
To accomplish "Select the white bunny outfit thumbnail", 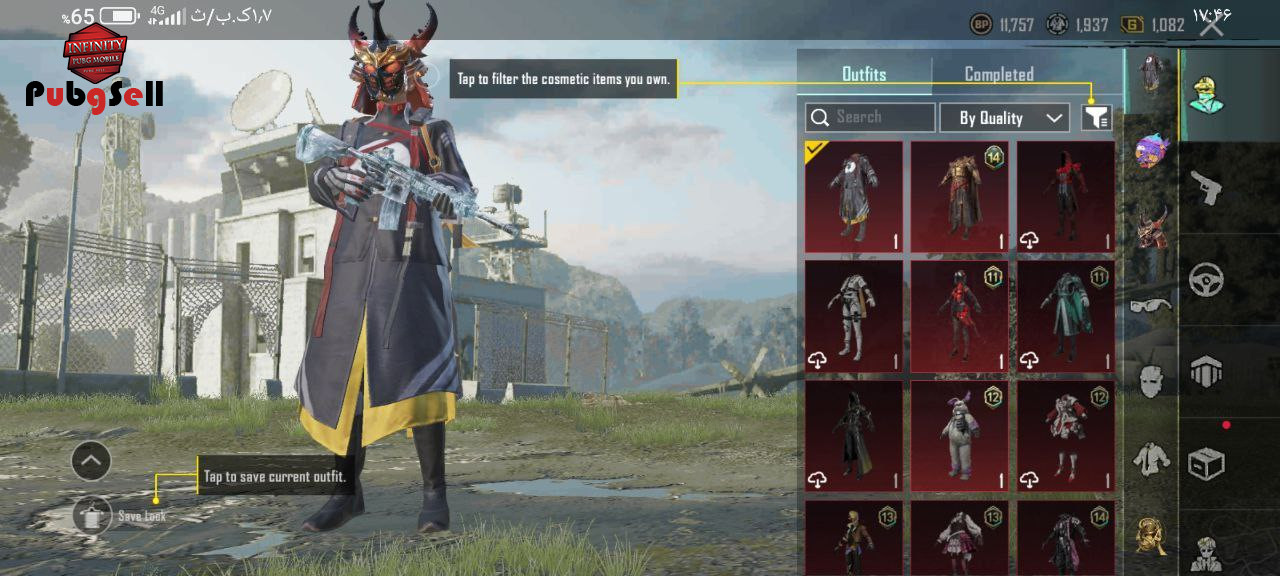I will [959, 436].
